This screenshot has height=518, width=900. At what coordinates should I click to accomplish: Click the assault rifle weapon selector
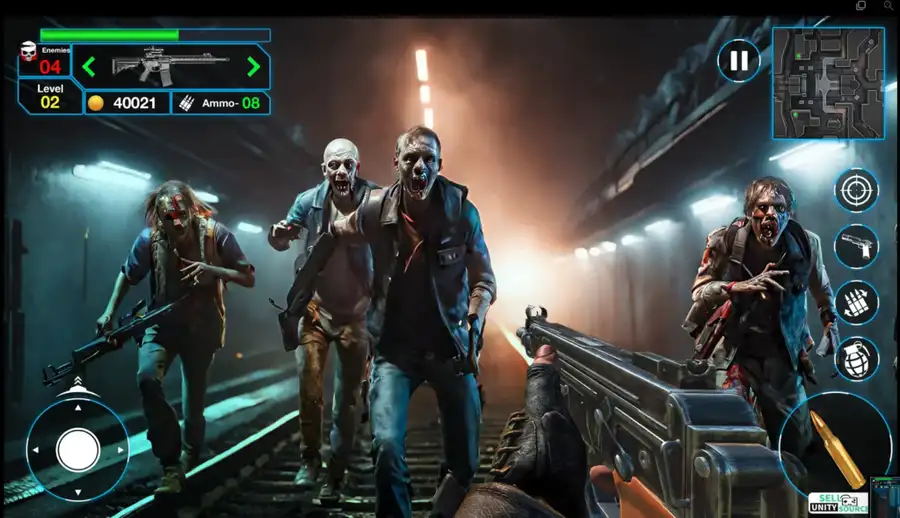(x=170, y=66)
